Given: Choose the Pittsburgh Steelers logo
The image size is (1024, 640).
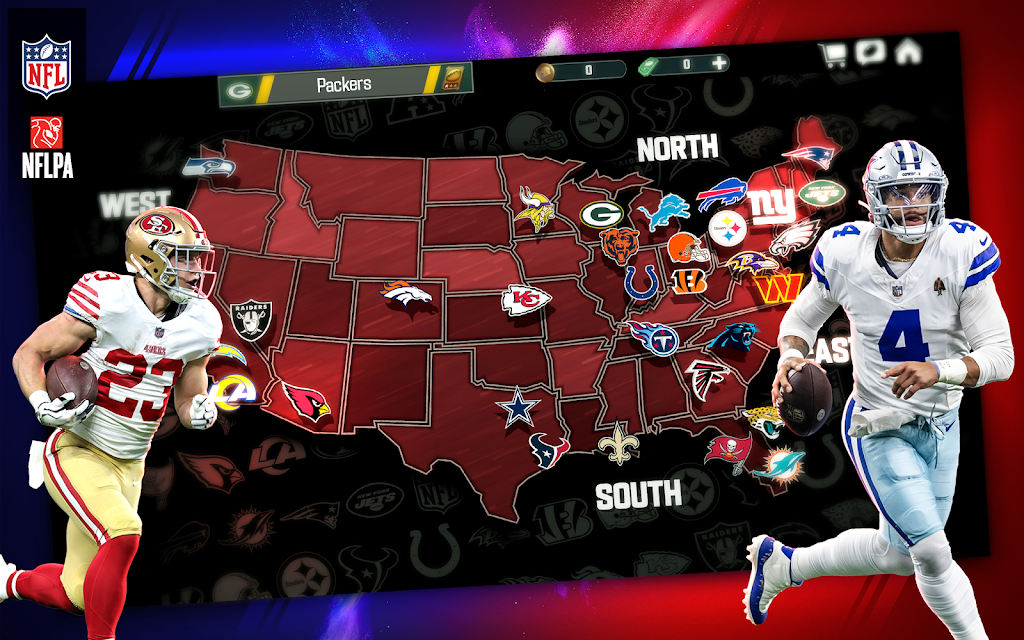Looking at the screenshot, I should click(727, 230).
